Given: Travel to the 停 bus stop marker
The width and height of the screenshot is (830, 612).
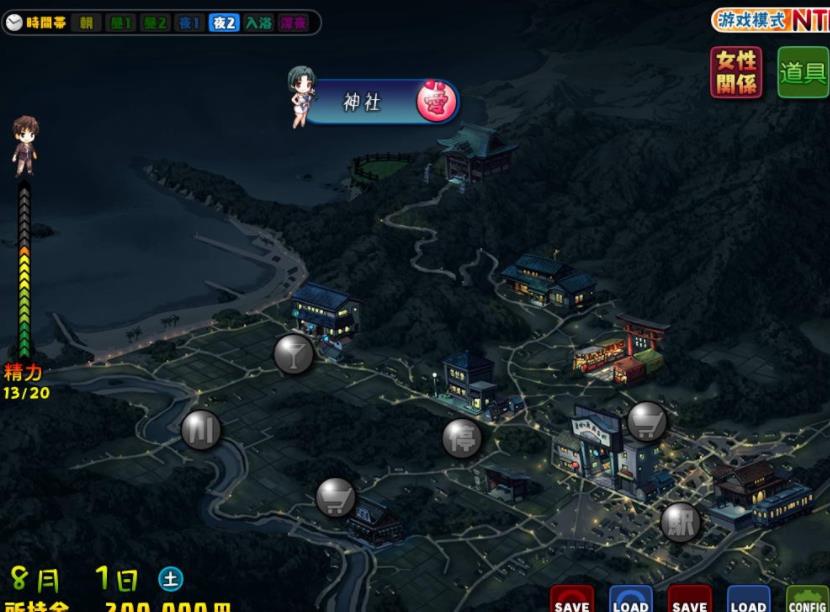Looking at the screenshot, I should (462, 438).
